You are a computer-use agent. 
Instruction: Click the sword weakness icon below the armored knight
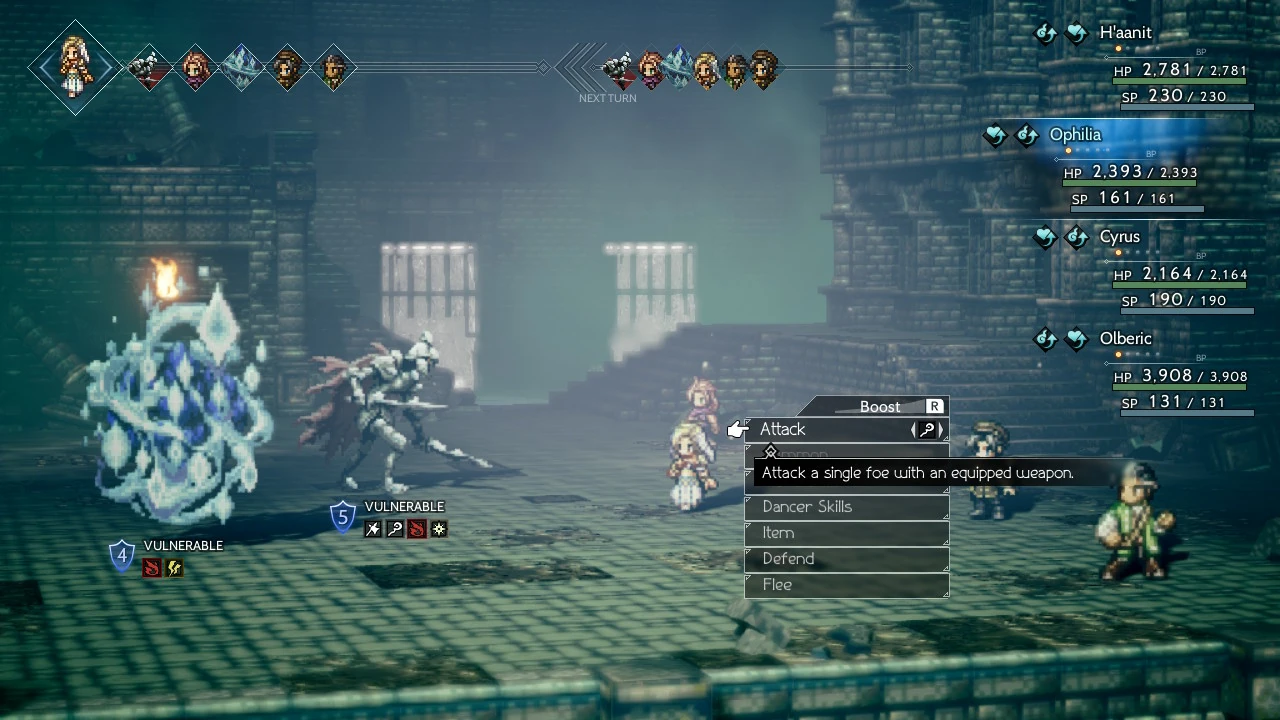[371, 529]
